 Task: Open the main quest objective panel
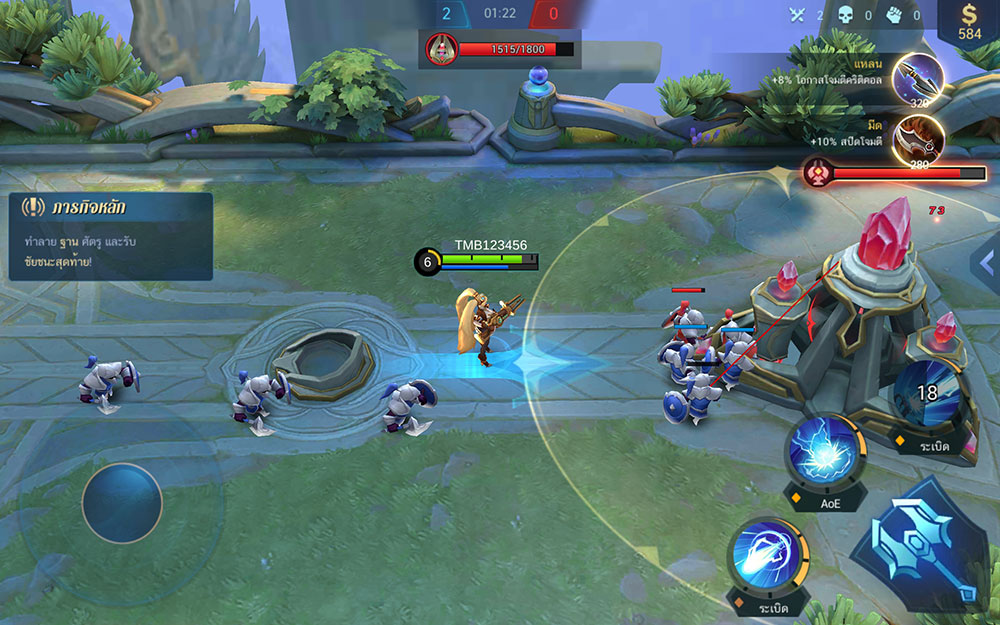point(110,236)
